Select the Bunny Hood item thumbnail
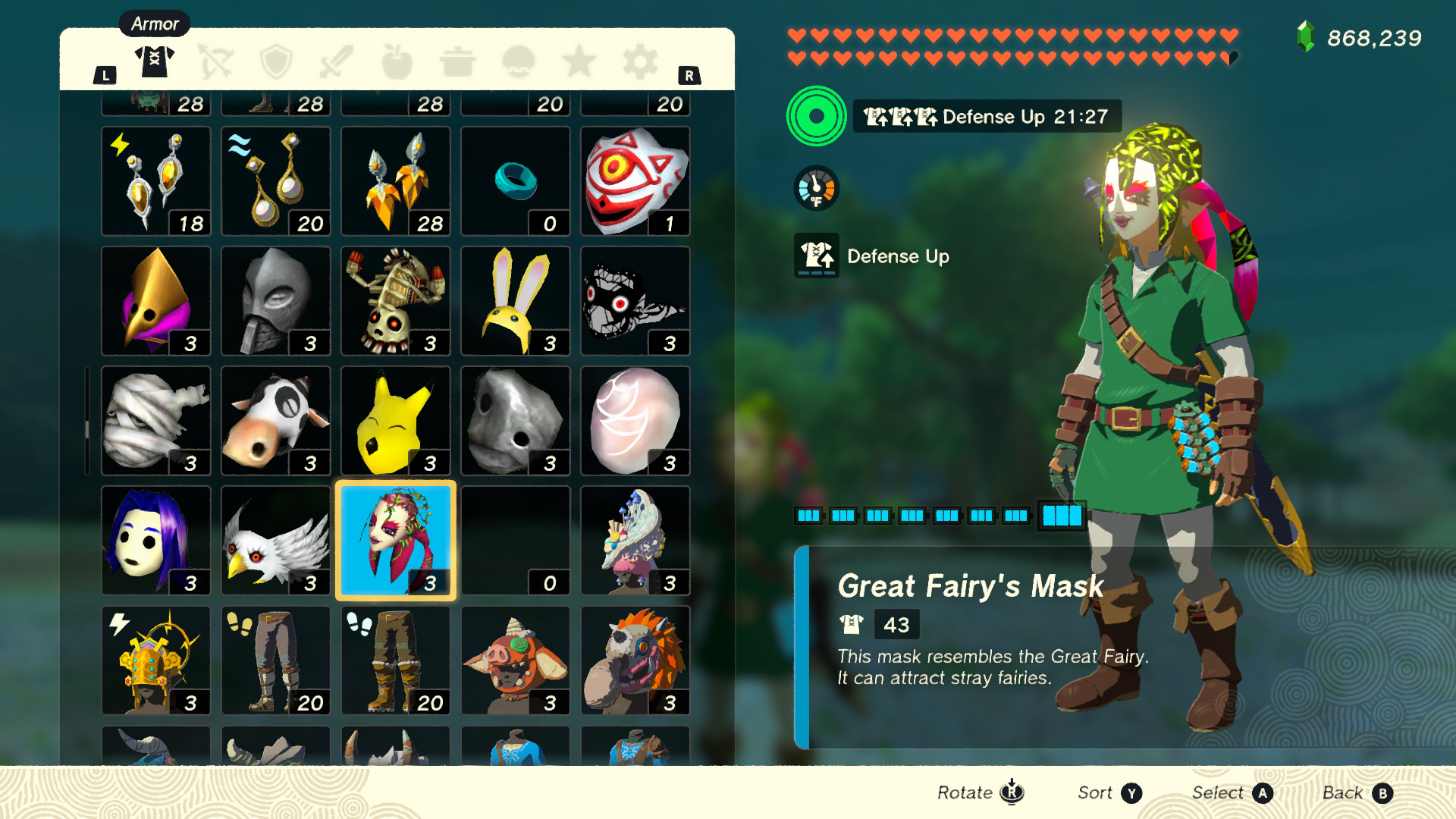1456x819 pixels. point(515,300)
